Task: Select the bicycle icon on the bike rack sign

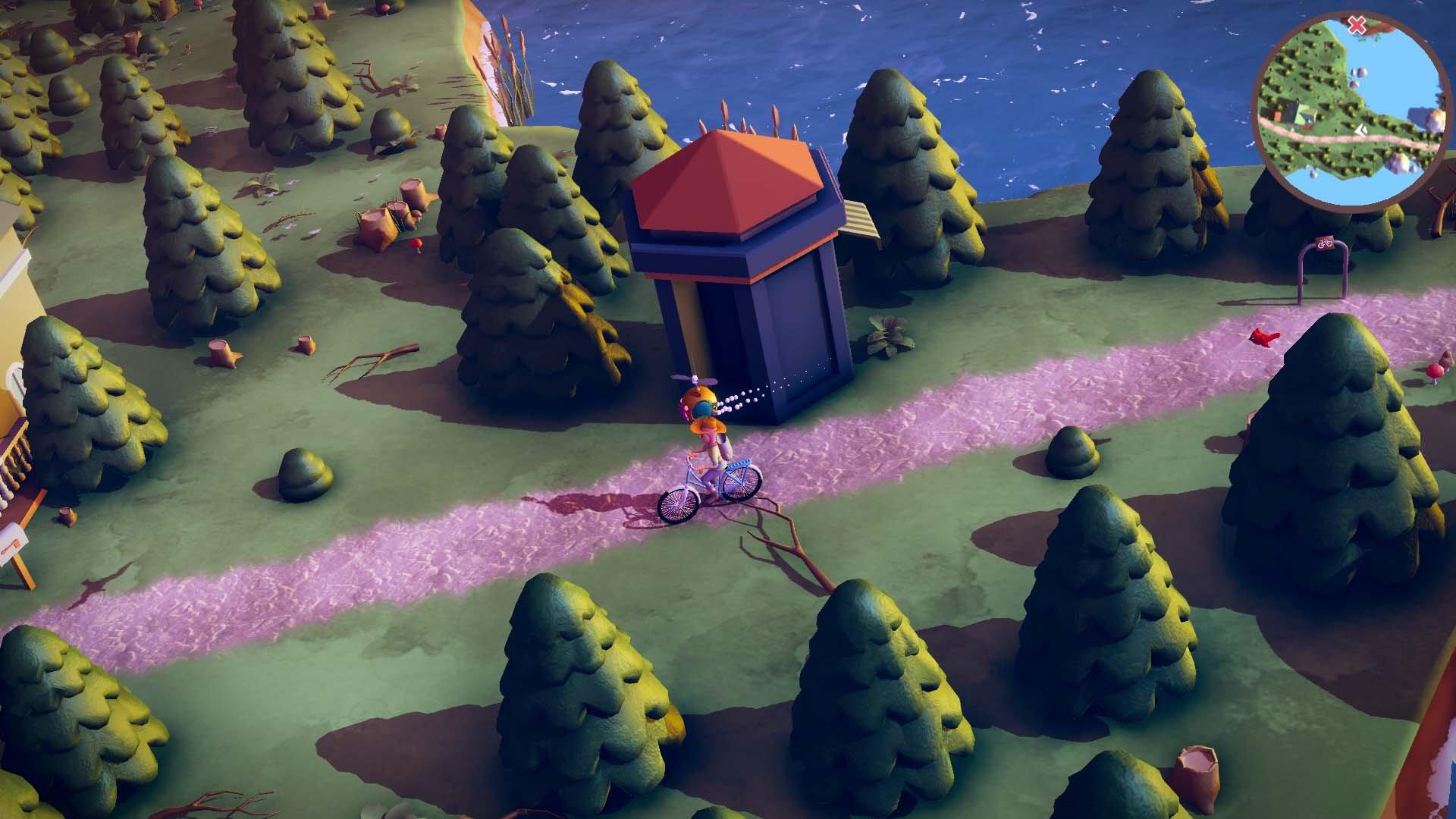Action: (1325, 243)
